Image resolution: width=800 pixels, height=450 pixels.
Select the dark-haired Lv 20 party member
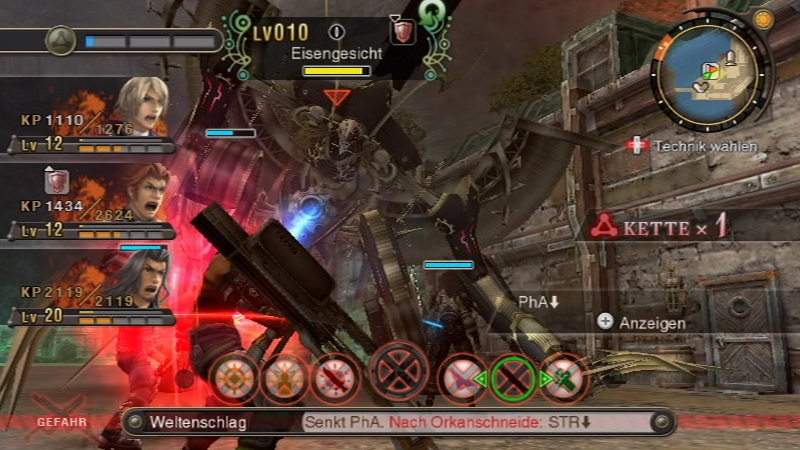139,279
